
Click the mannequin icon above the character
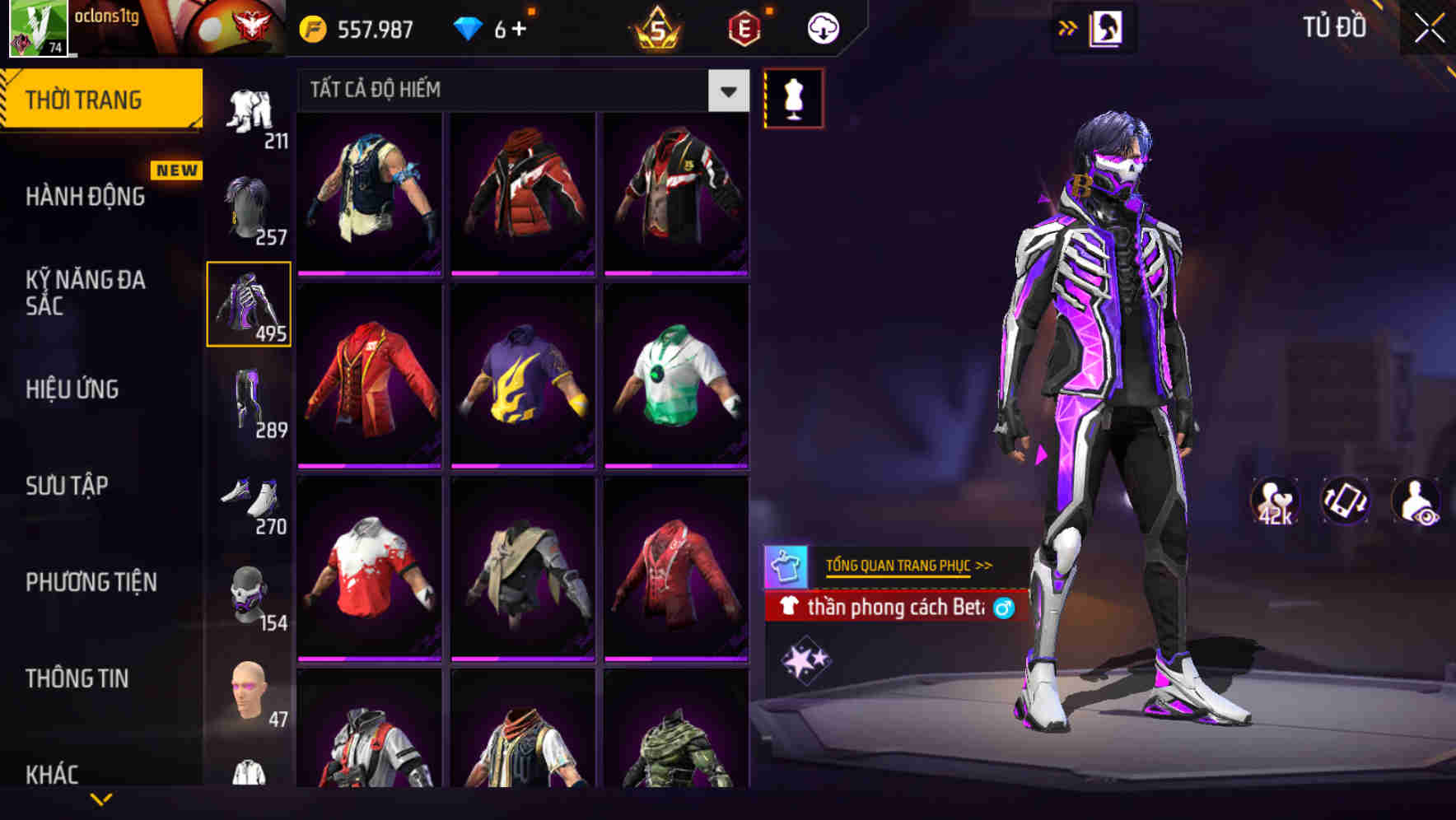[x=794, y=96]
